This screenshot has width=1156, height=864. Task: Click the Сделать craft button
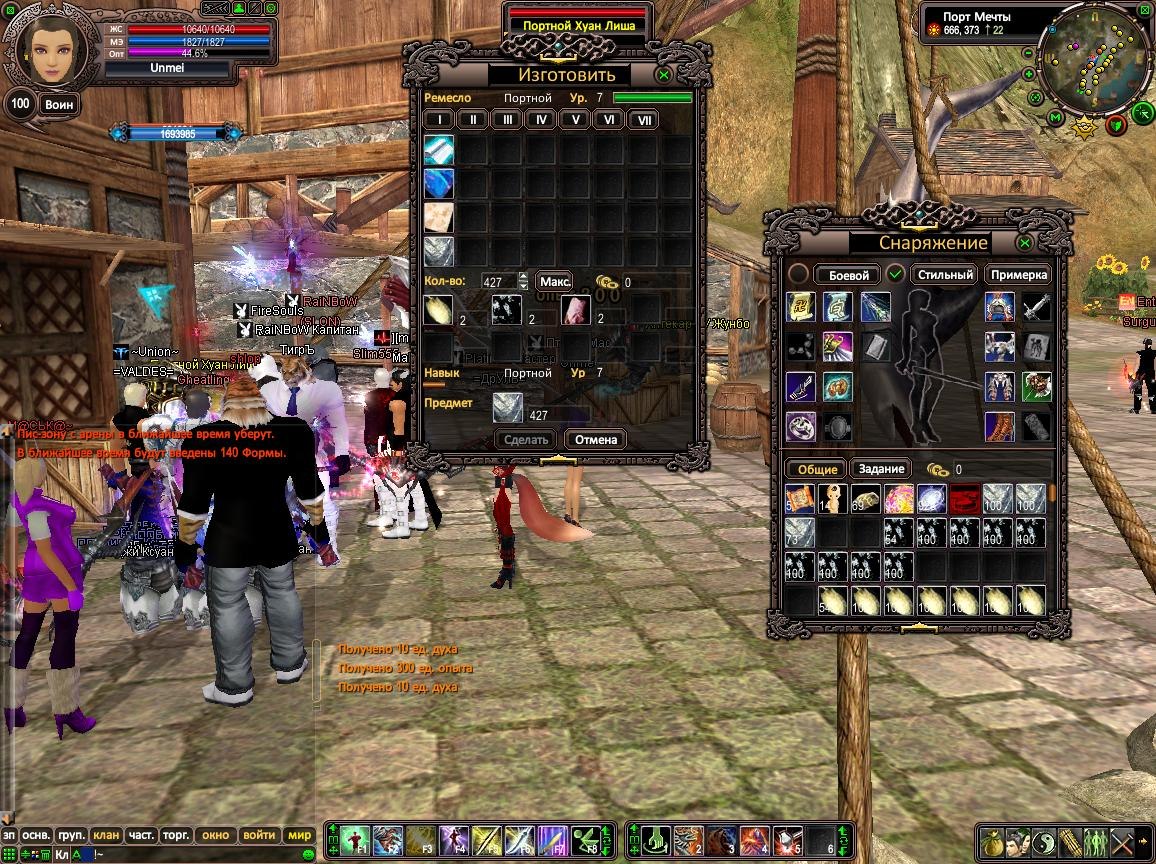[526, 439]
